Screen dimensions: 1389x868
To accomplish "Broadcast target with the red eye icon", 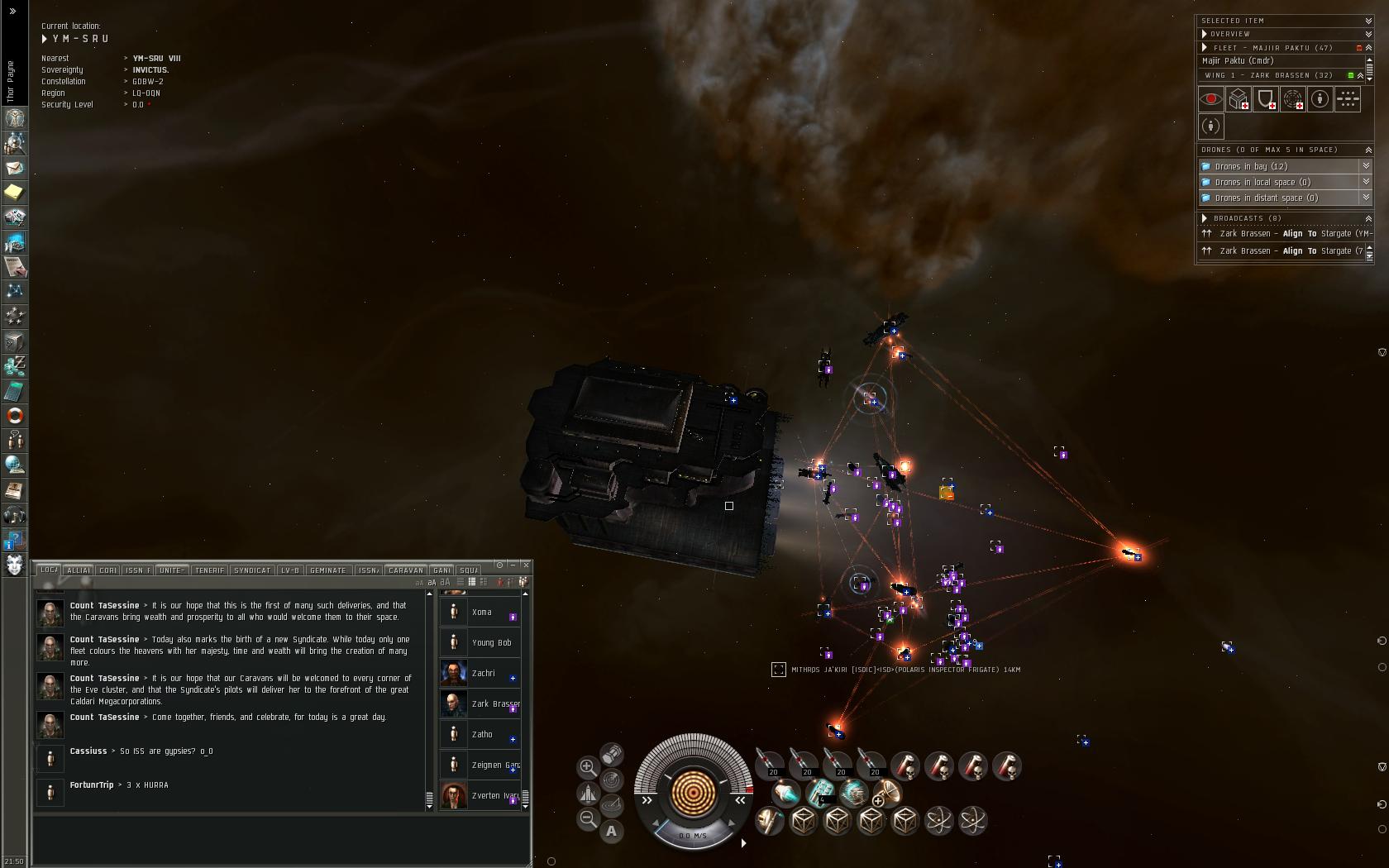I will coord(1211,99).
